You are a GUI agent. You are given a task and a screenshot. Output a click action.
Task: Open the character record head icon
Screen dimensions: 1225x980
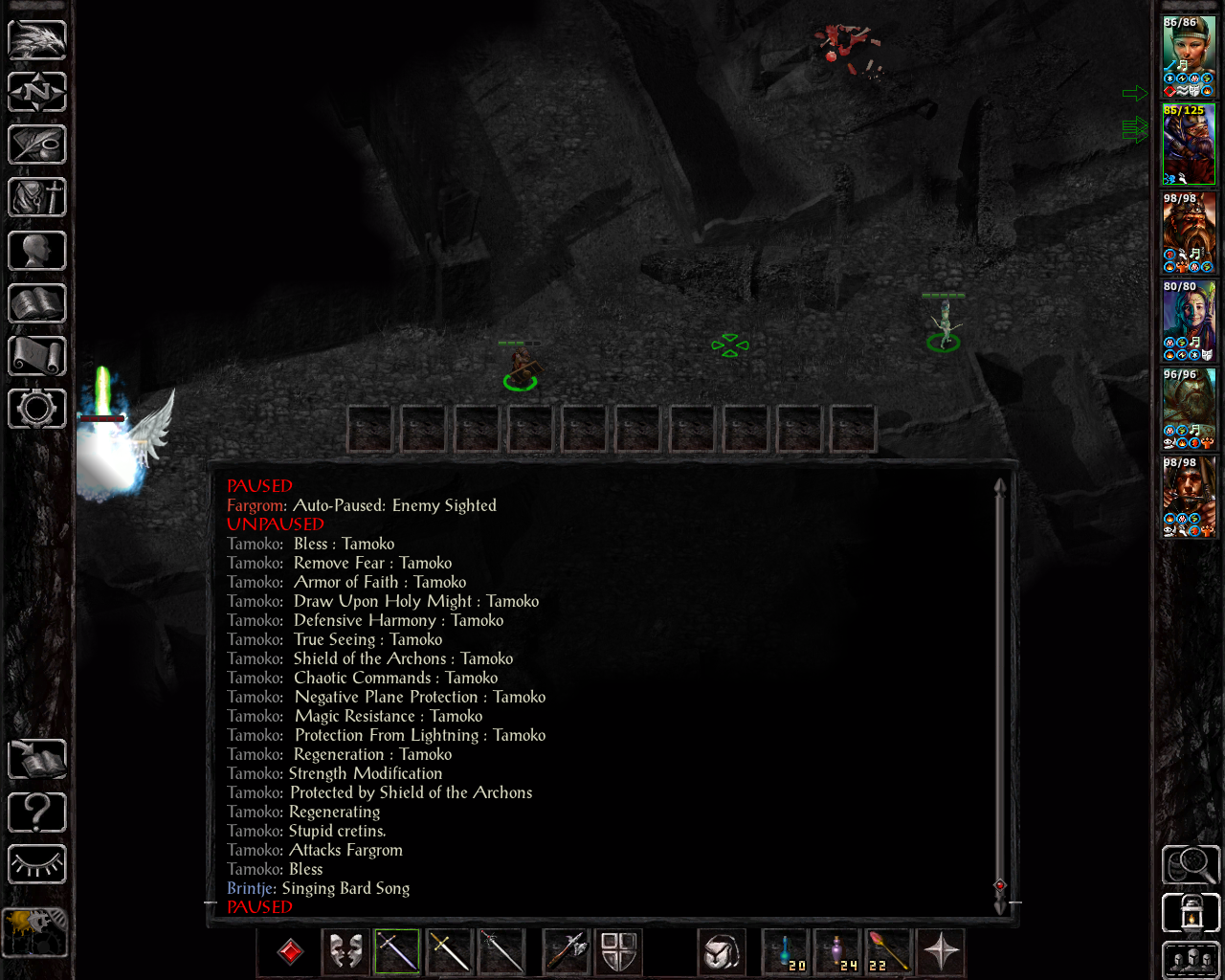37,251
